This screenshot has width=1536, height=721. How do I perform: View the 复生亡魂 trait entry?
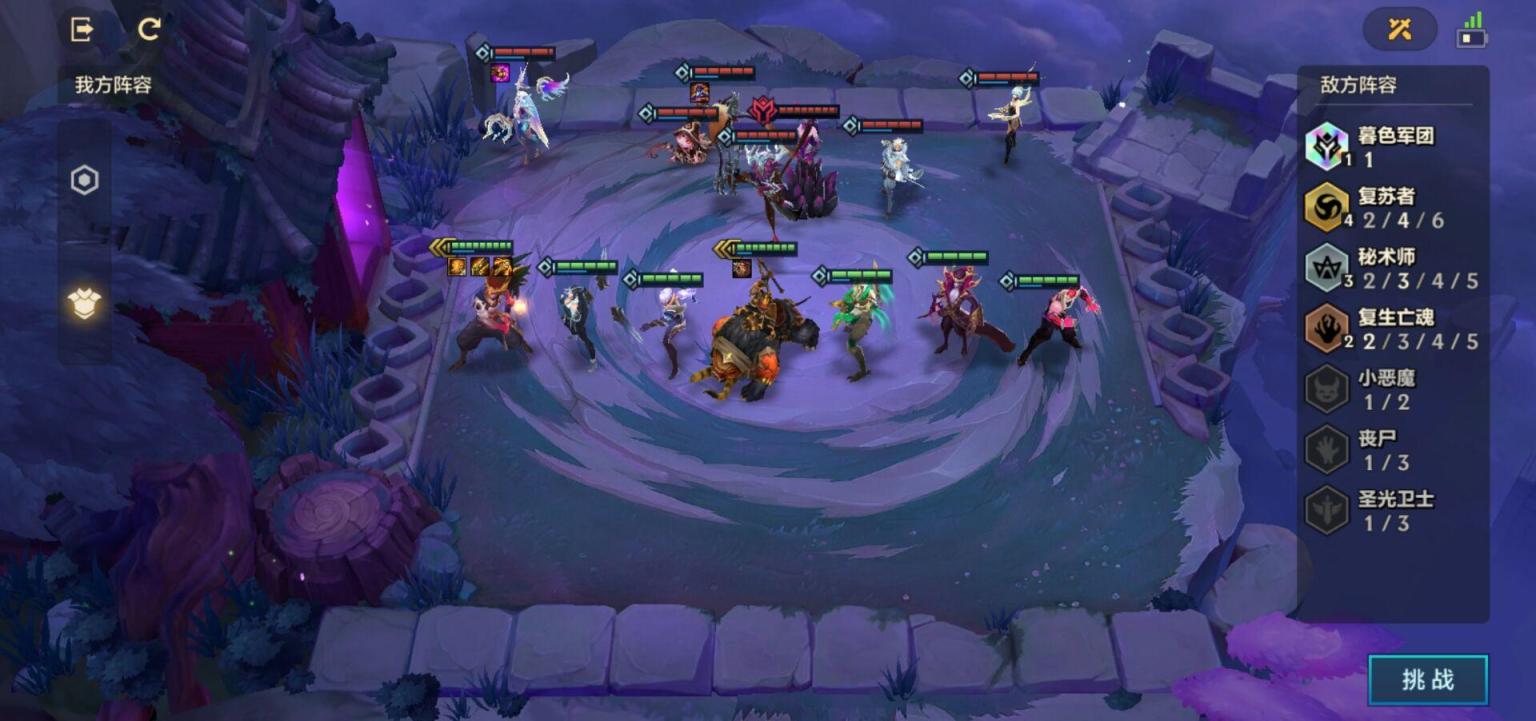point(1392,329)
